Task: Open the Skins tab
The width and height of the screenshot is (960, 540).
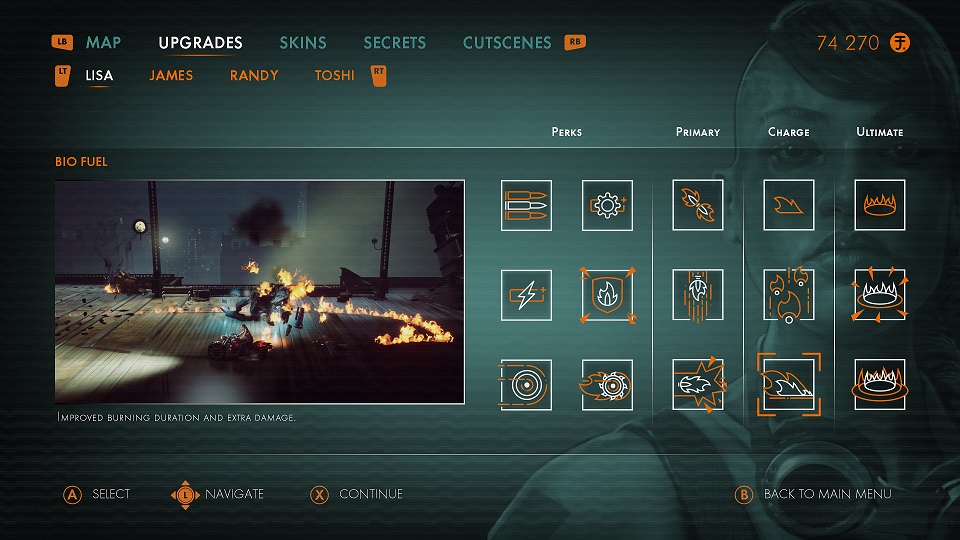Action: pos(303,43)
